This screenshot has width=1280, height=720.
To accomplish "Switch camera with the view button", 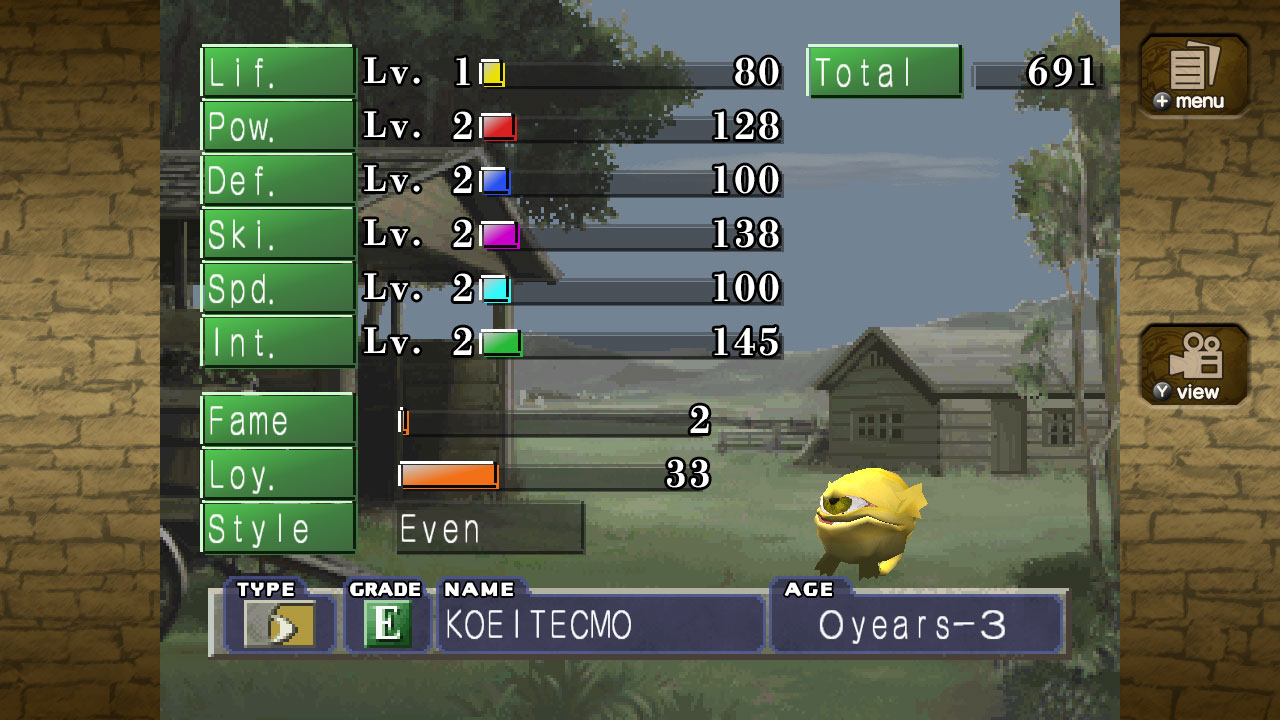I will point(1194,365).
